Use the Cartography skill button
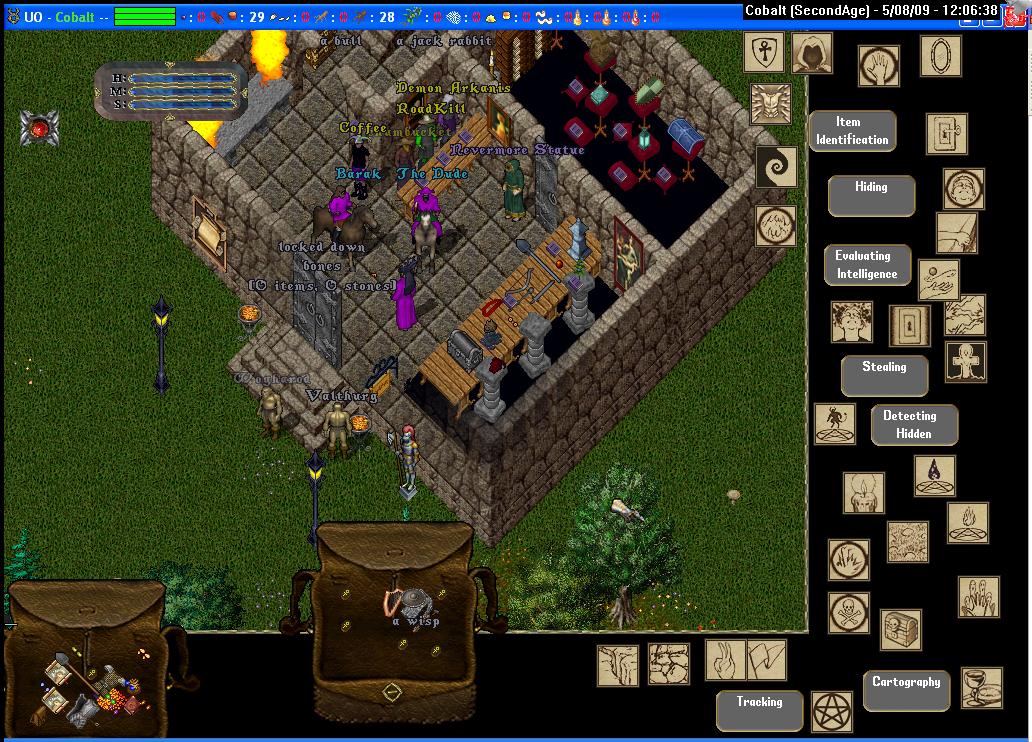1032x742 pixels. click(x=906, y=690)
